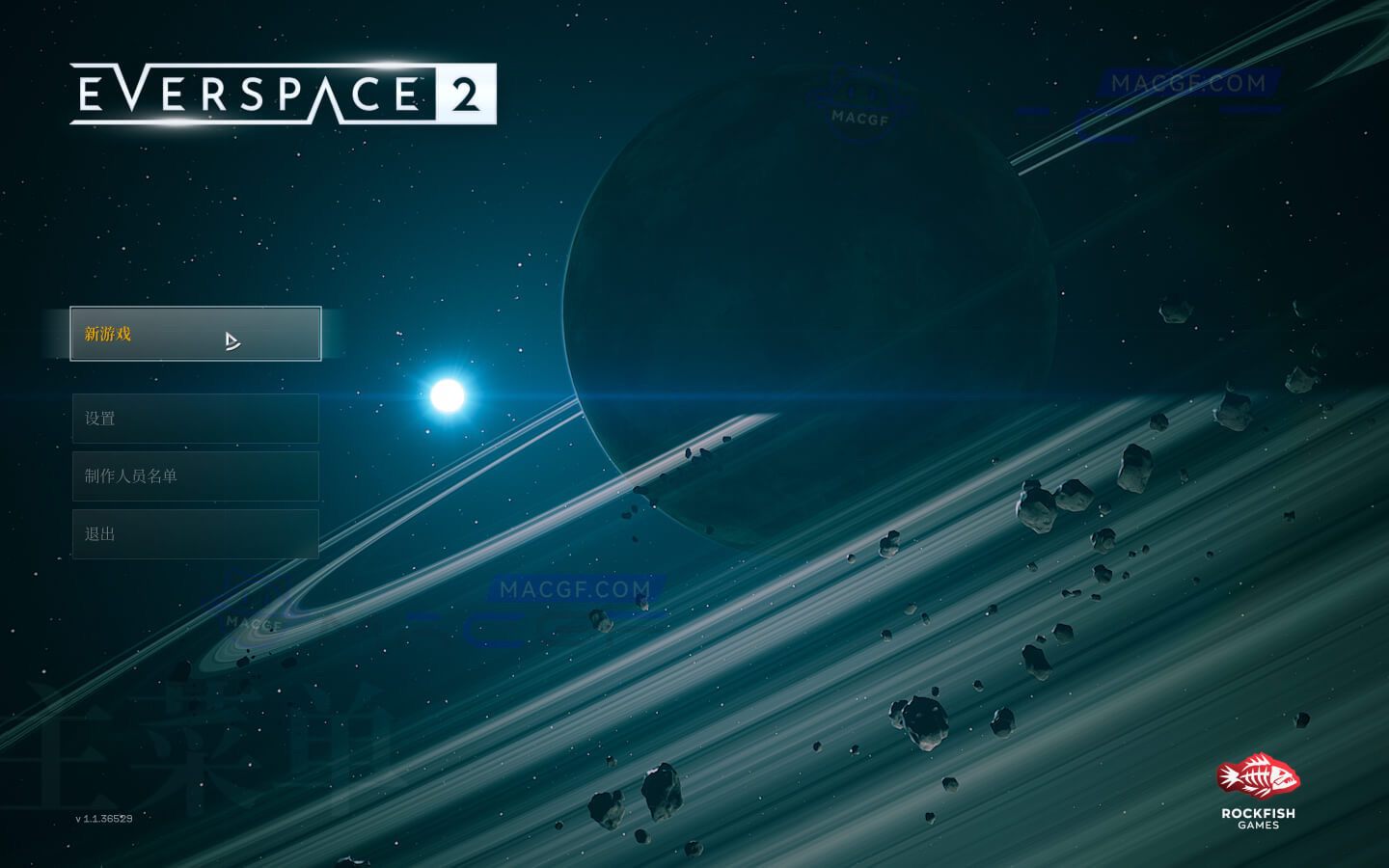1389x868 pixels.
Task: Open the 设置 settings menu
Action: tap(195, 418)
